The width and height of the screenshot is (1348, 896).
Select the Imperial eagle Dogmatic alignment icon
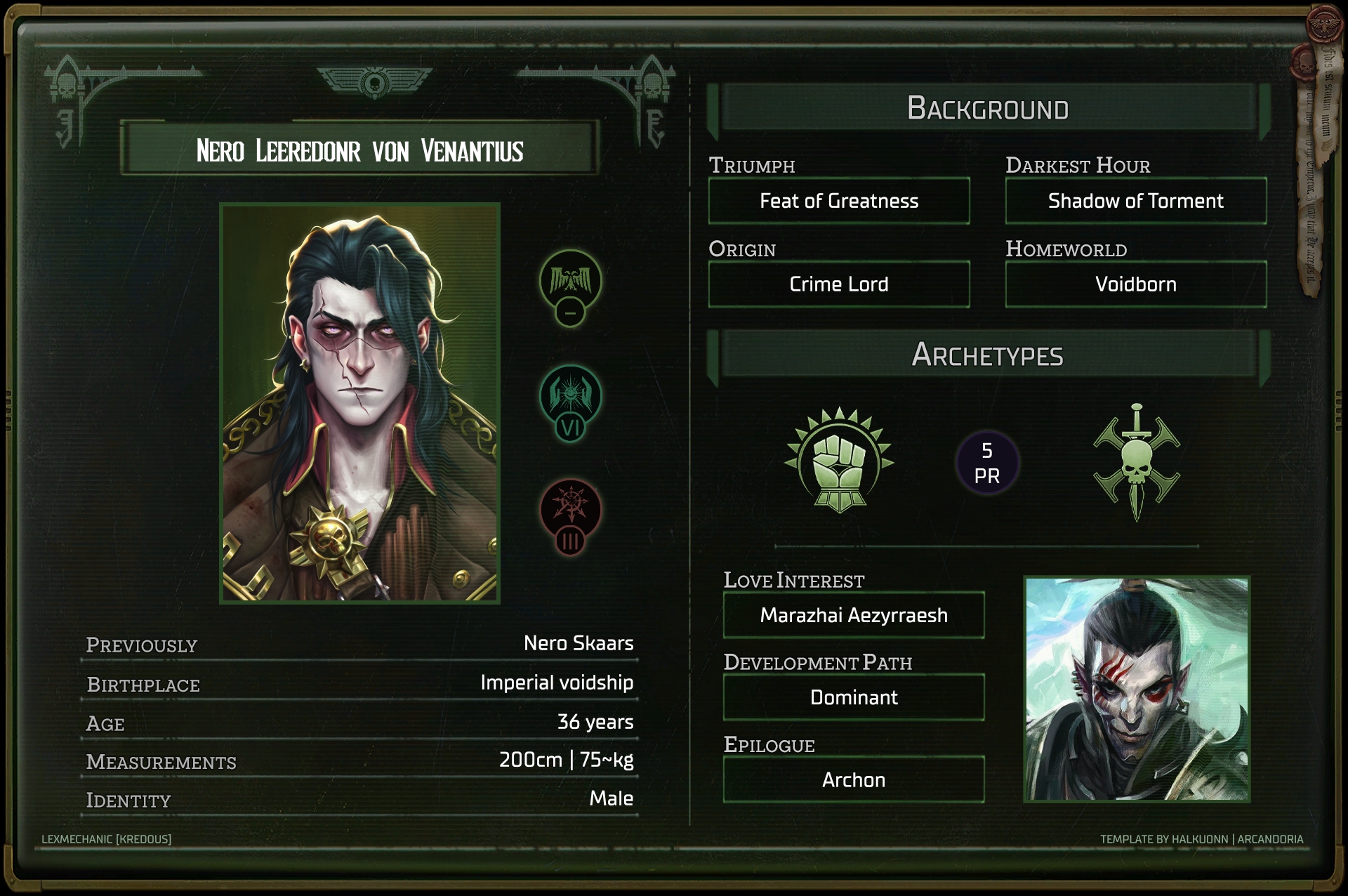pyautogui.click(x=571, y=281)
